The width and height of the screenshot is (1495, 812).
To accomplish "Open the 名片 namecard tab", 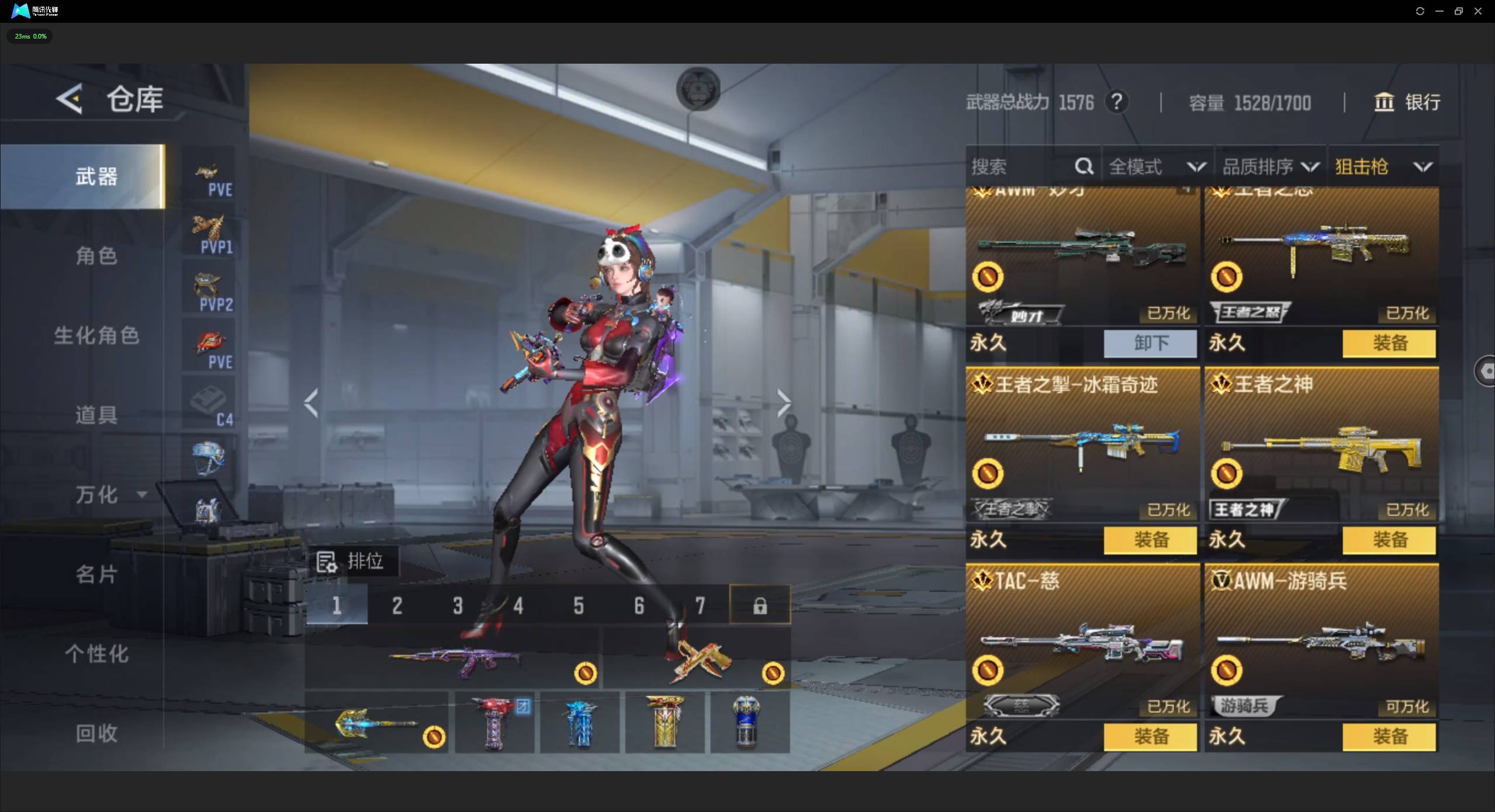I will coord(96,575).
